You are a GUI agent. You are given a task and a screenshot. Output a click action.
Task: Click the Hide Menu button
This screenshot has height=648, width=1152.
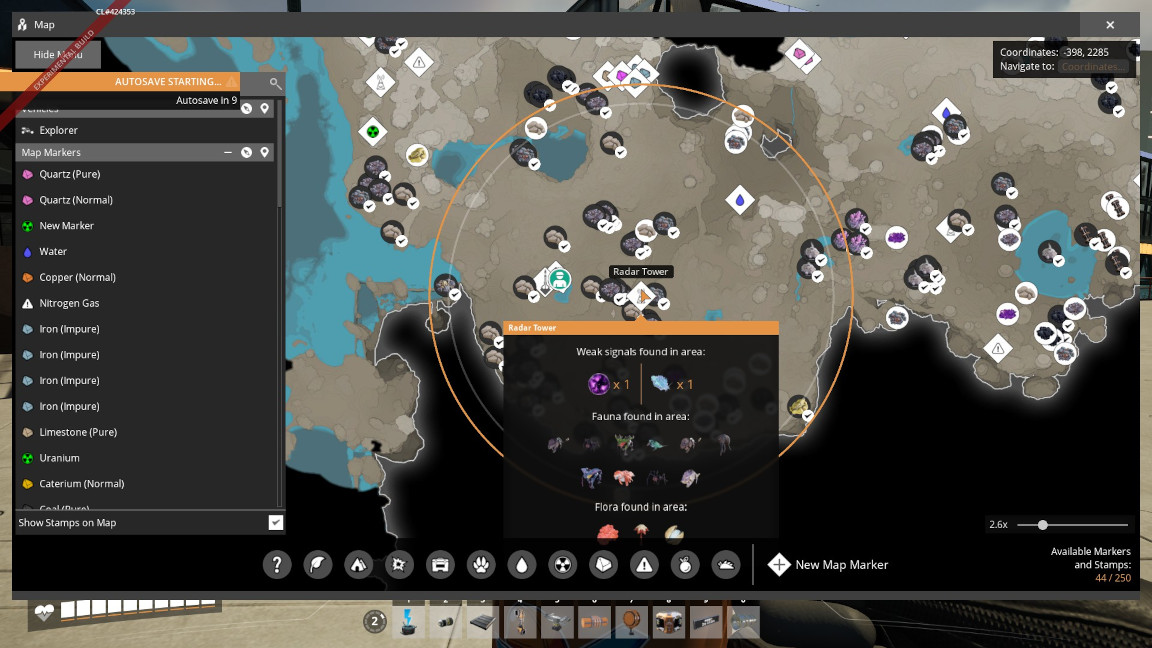tap(57, 55)
